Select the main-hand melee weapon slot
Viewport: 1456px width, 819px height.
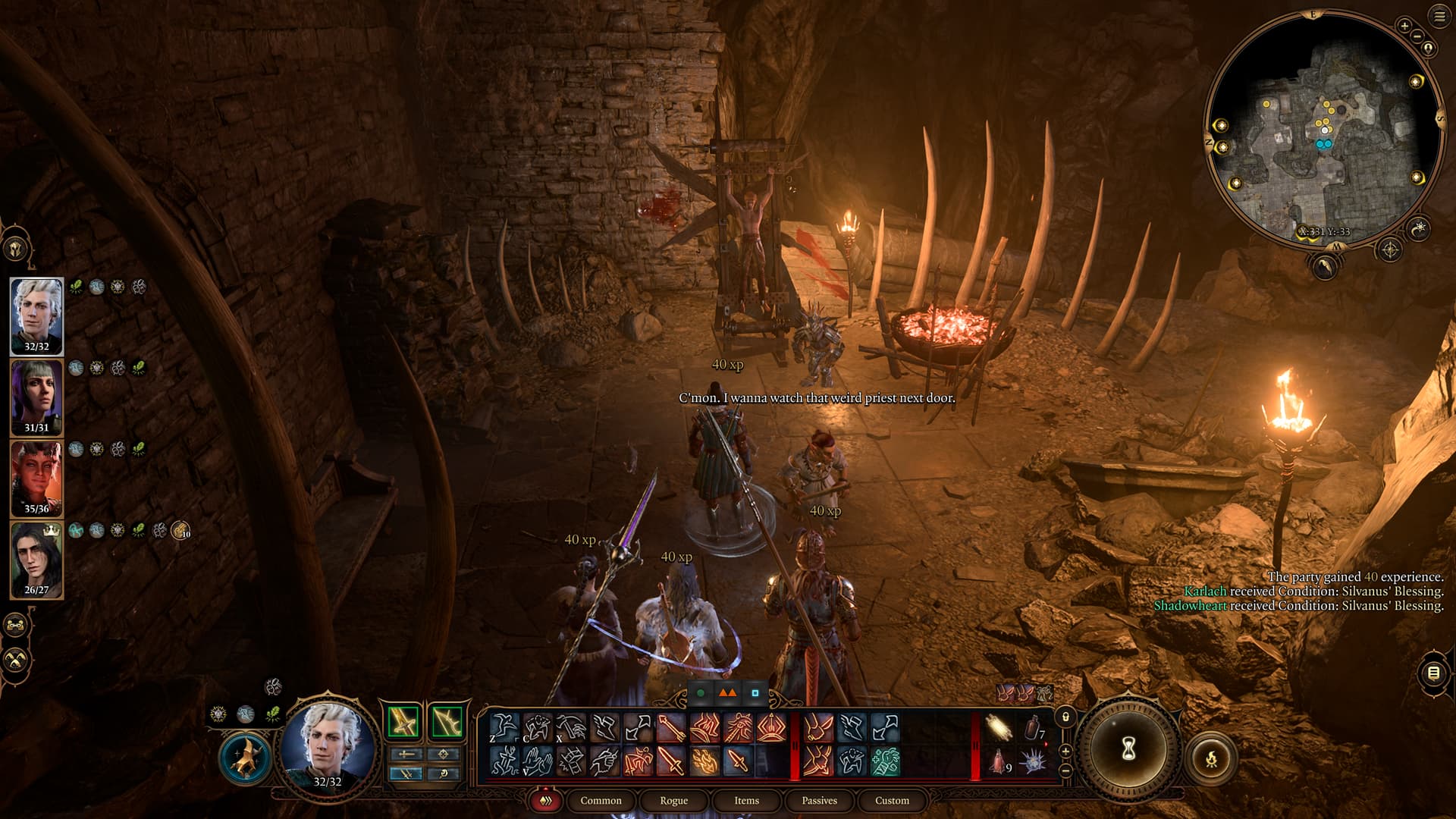(x=403, y=722)
